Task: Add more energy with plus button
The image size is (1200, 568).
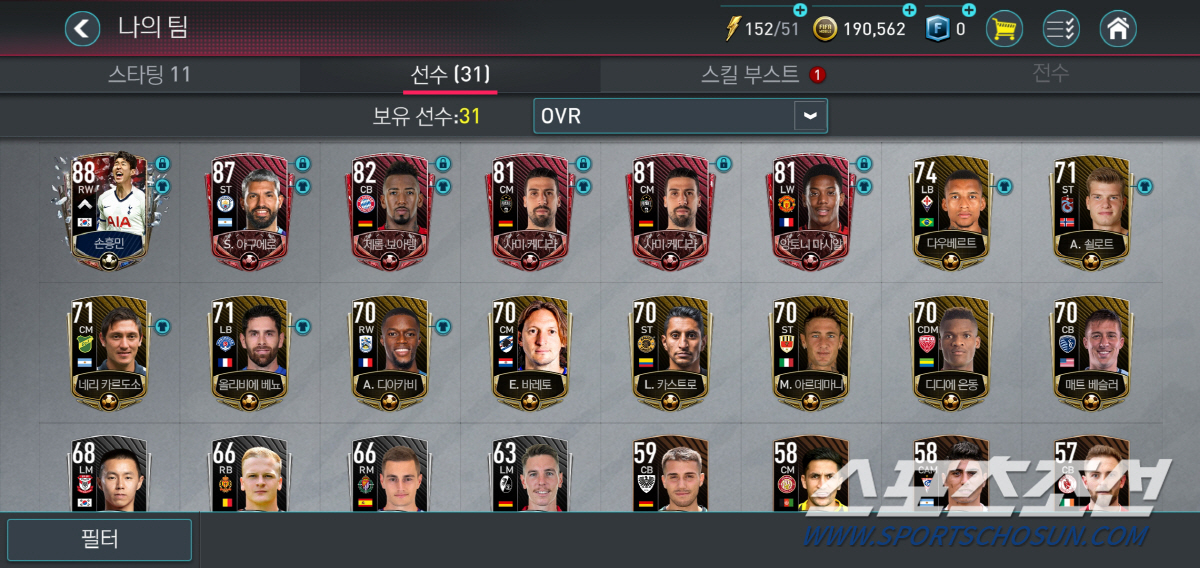Action: [799, 11]
